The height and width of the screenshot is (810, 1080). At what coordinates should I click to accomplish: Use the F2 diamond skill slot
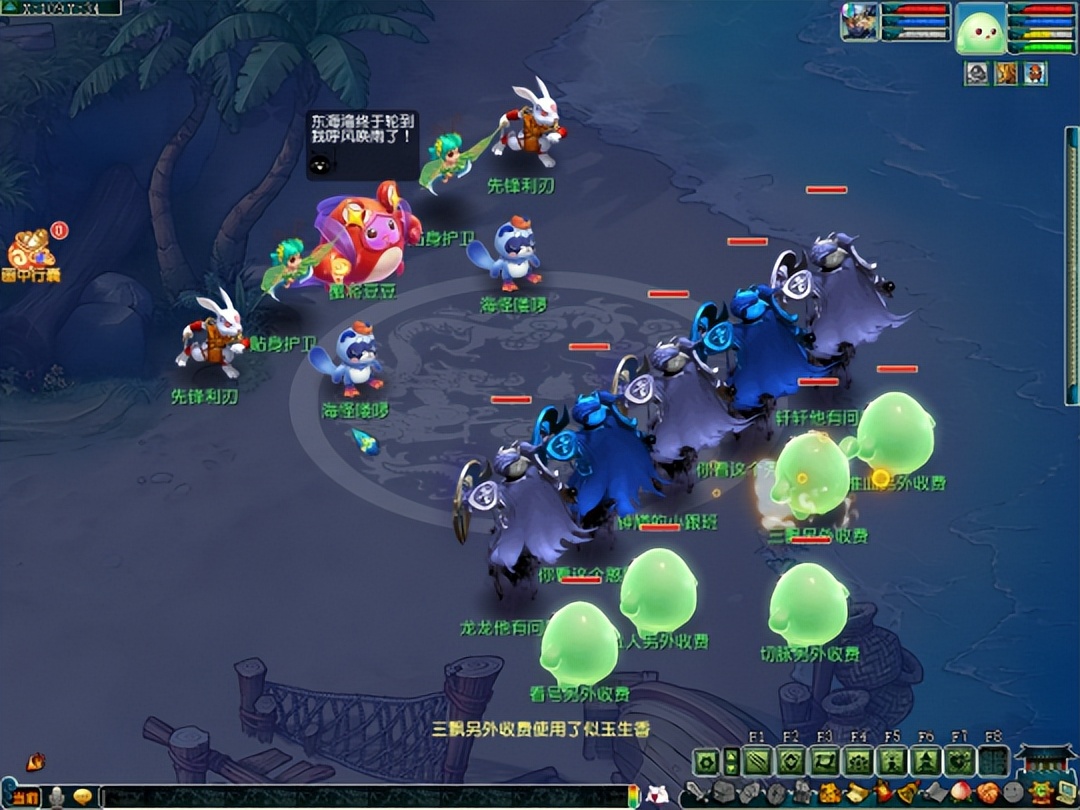point(791,762)
